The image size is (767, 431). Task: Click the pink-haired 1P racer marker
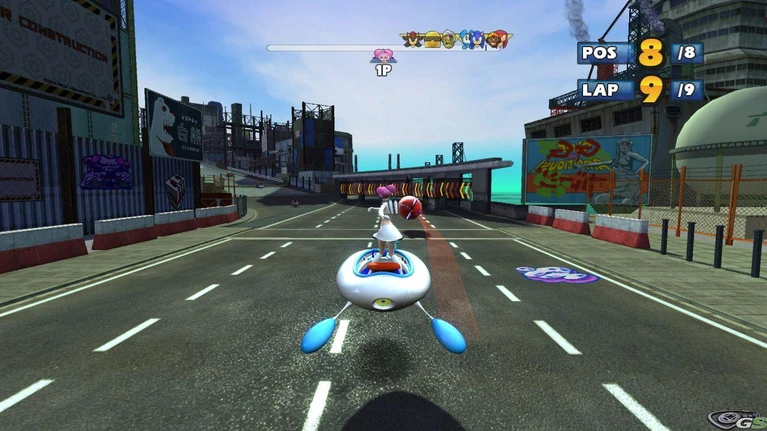pos(383,56)
